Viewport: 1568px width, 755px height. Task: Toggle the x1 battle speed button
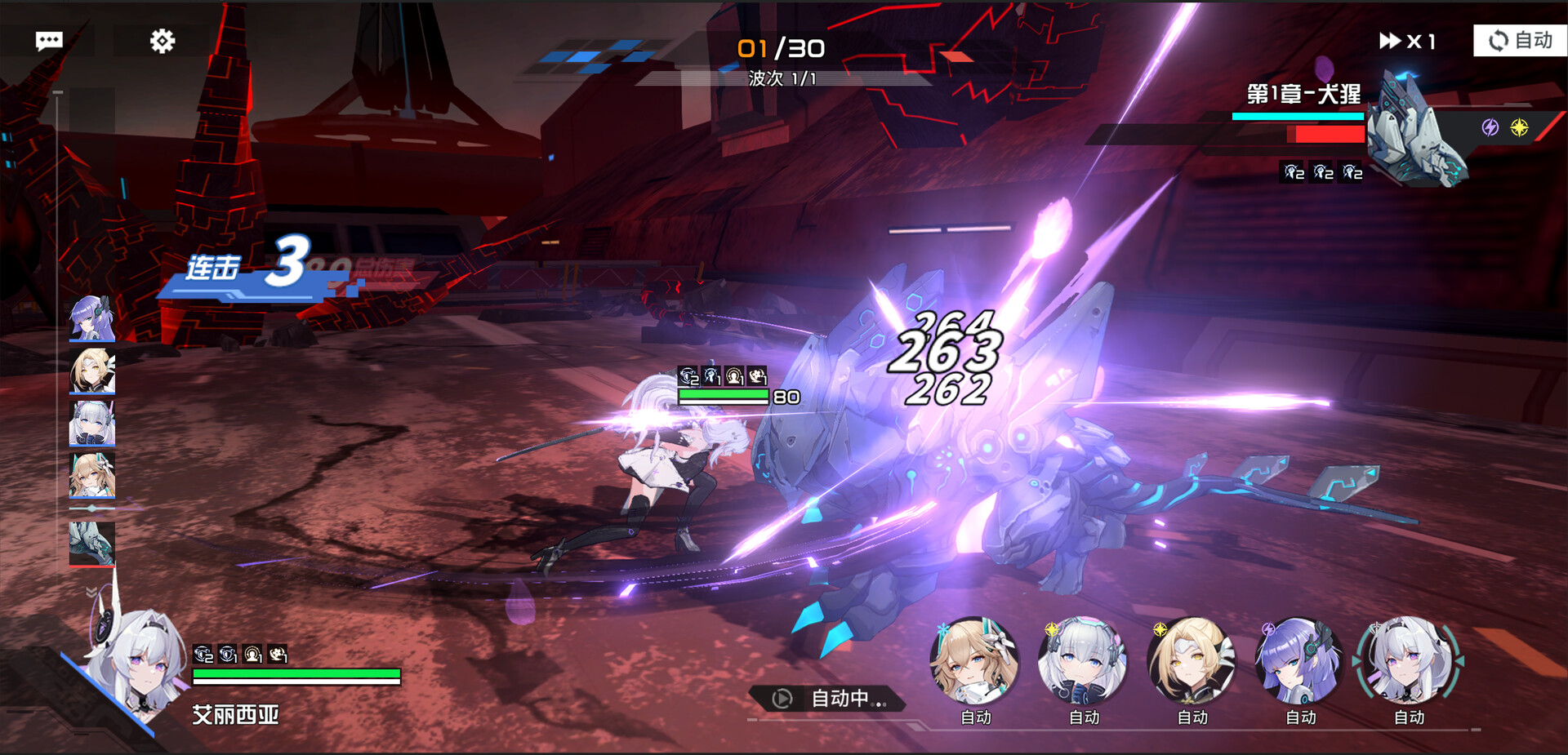point(1407,41)
